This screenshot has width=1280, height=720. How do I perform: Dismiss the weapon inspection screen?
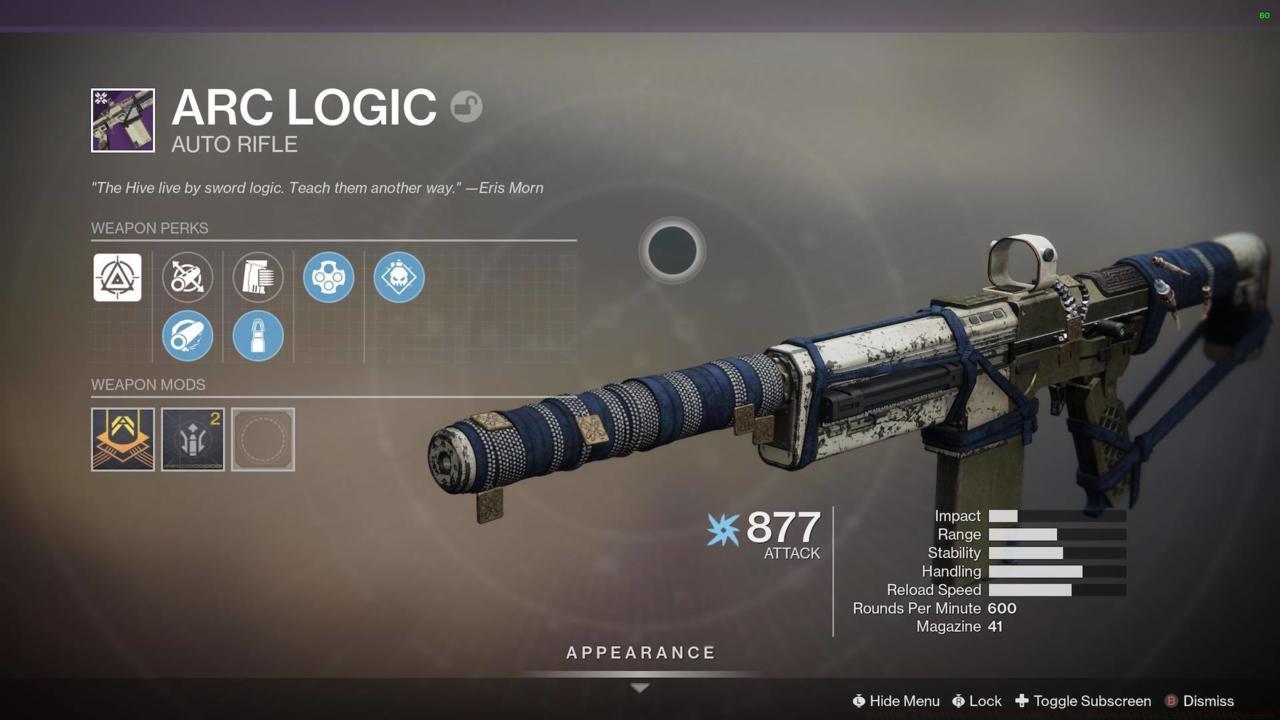pyautogui.click(x=1199, y=701)
